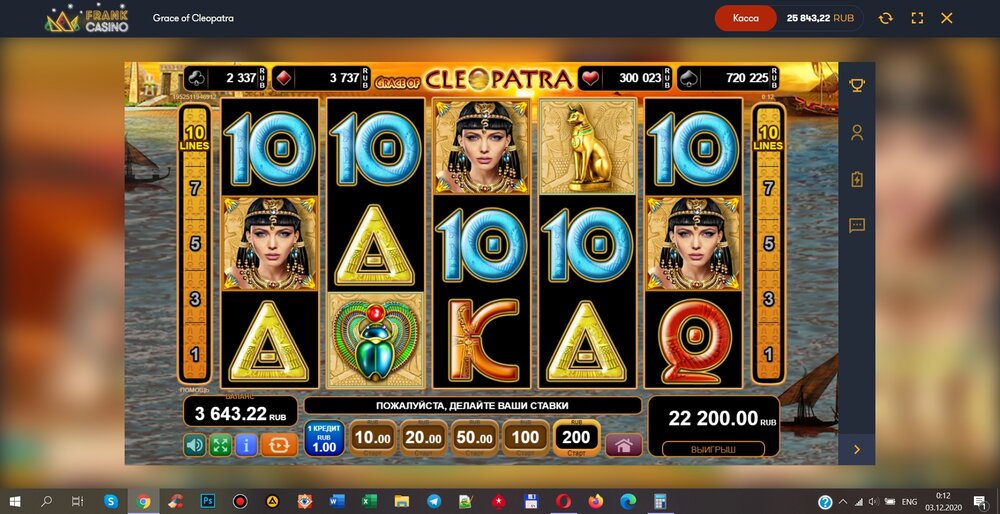The height and width of the screenshot is (514, 1000).
Task: Open the user profile icon
Action: point(857,132)
